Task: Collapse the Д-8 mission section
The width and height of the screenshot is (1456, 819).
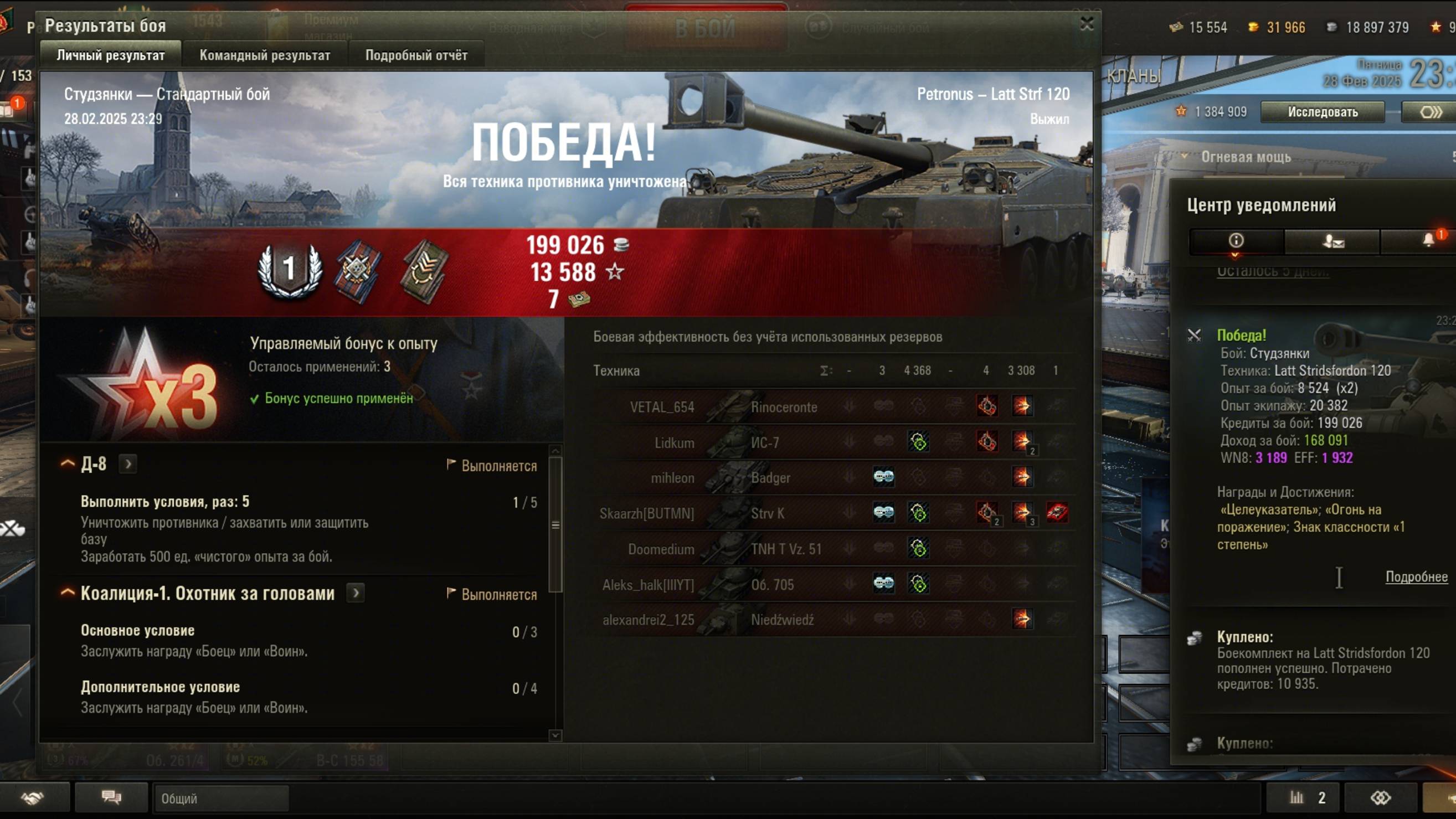Action: pos(68,464)
